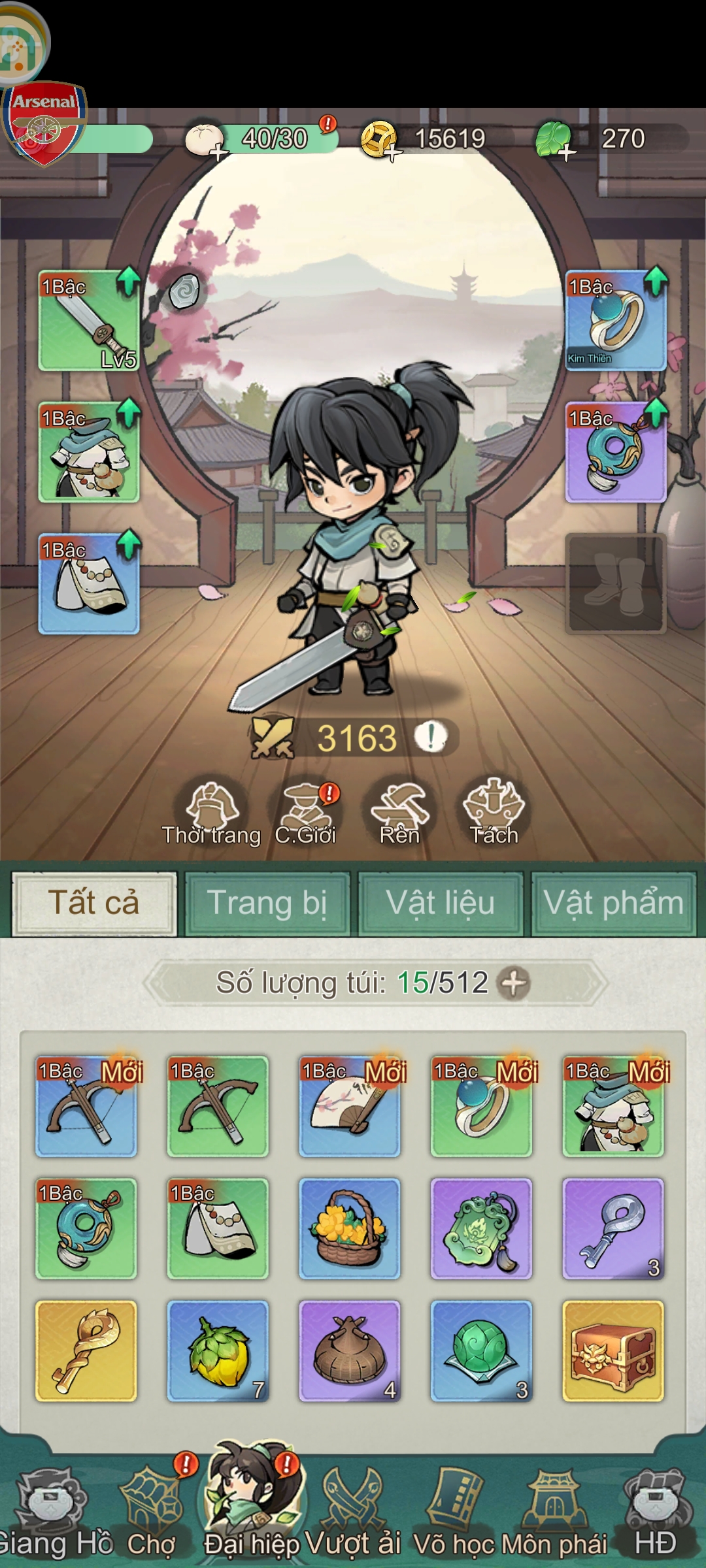
Task: Select the equipped Lv5 sword slot
Action: [x=89, y=321]
